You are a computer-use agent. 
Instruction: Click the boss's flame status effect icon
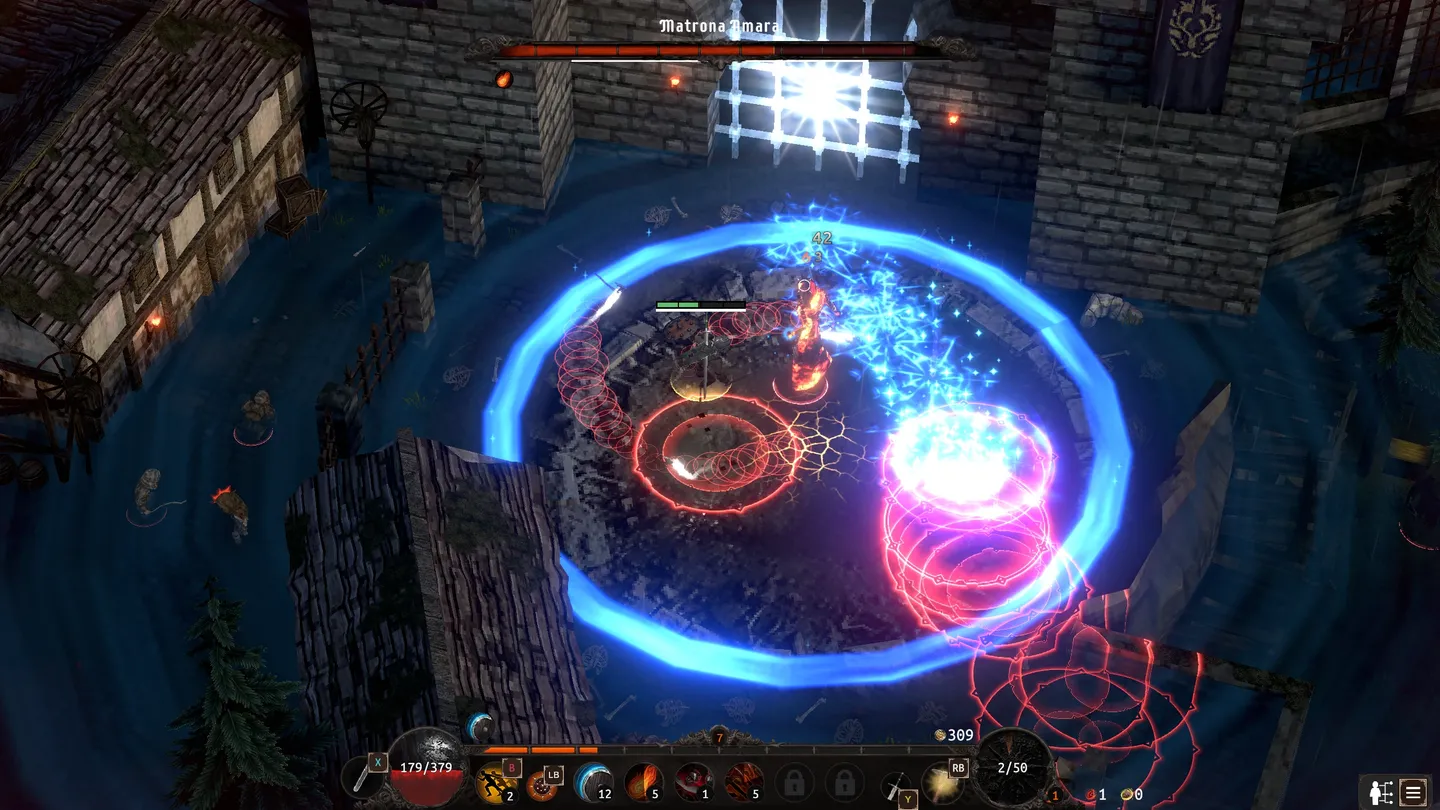(x=504, y=78)
